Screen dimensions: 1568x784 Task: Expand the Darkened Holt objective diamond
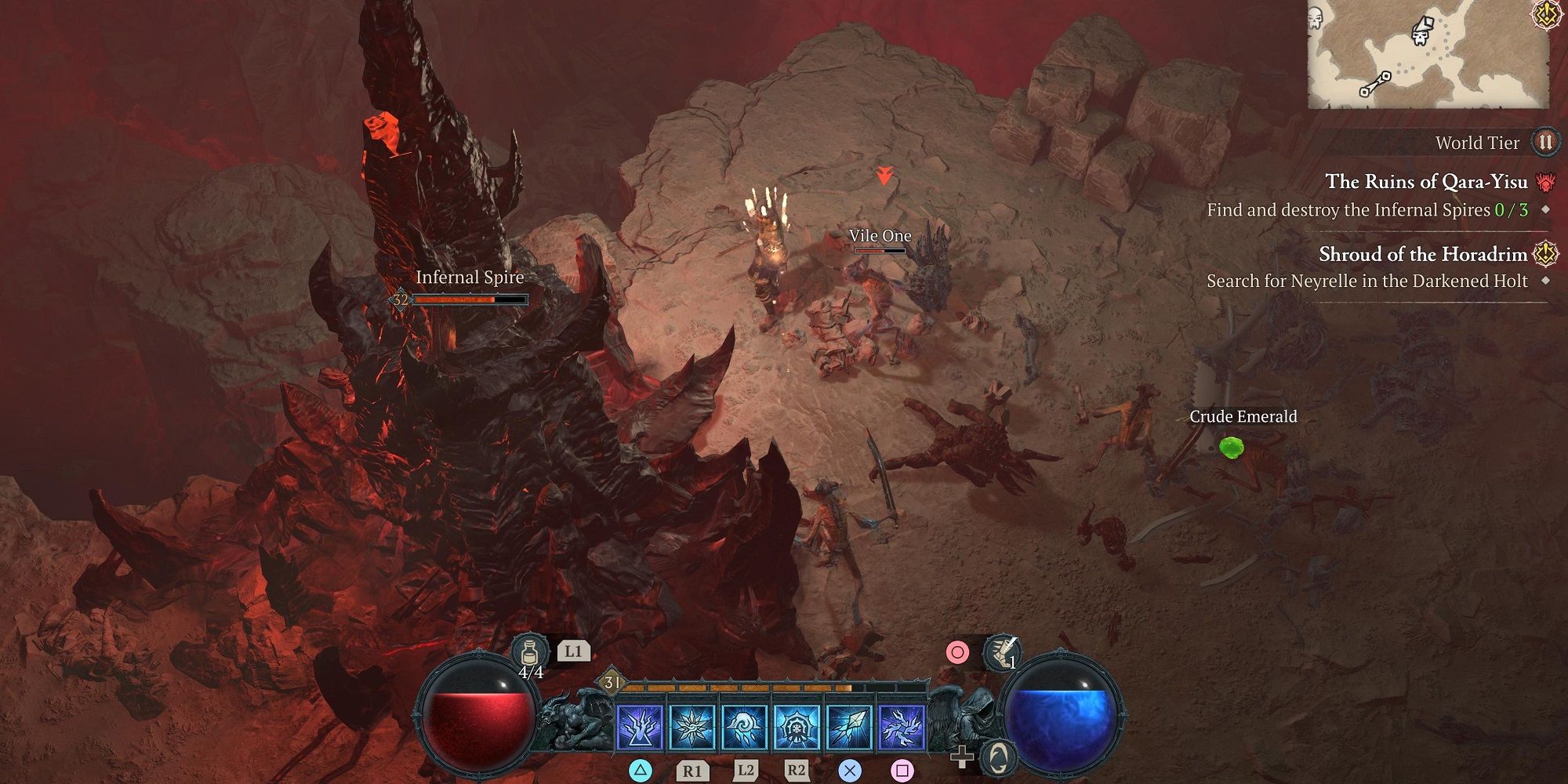pyautogui.click(x=1546, y=281)
